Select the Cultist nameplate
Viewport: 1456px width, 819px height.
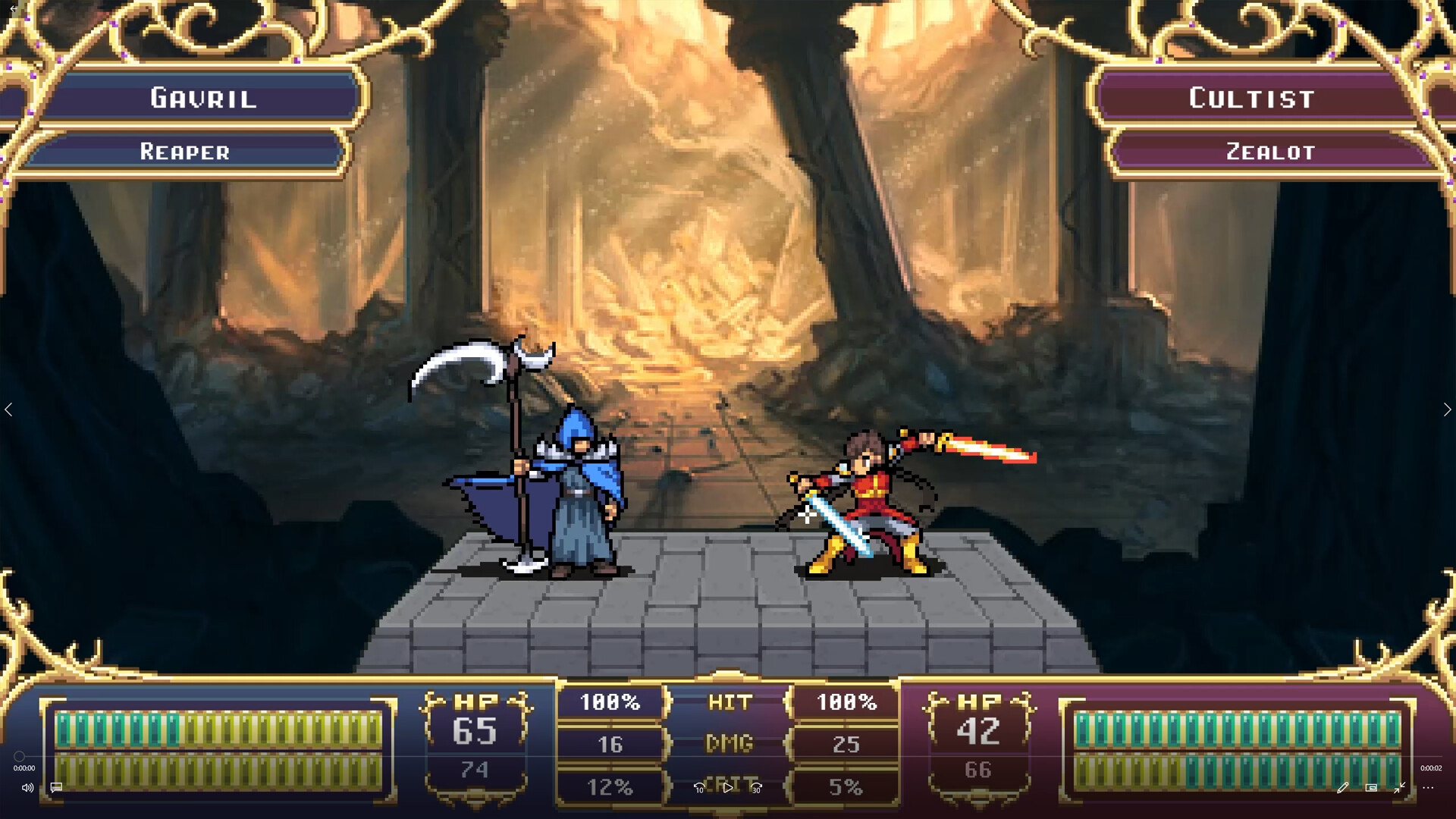pyautogui.click(x=1251, y=97)
